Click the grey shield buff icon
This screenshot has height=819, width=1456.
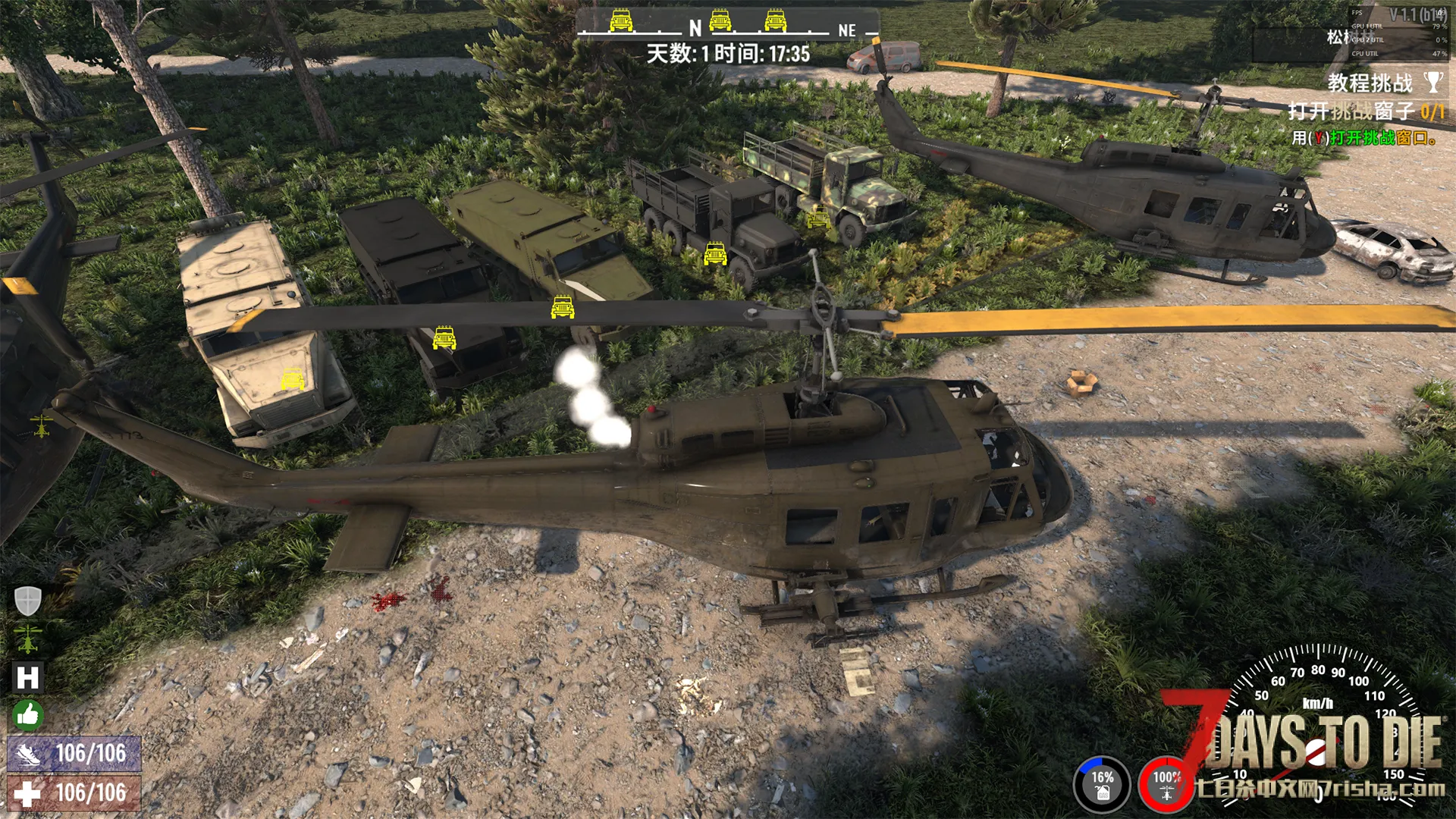tap(28, 601)
